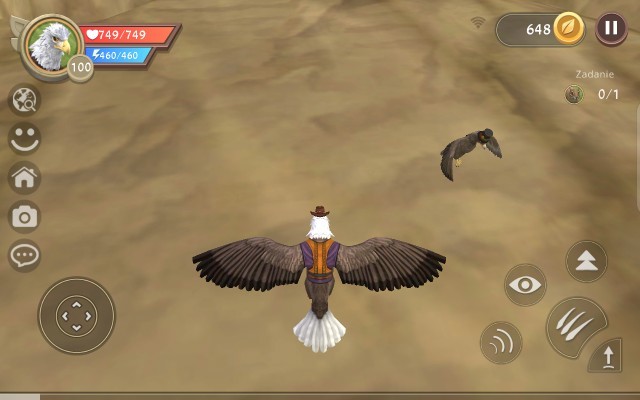Go to the home nest icon
Screen dimensions: 640x400
click(24, 177)
